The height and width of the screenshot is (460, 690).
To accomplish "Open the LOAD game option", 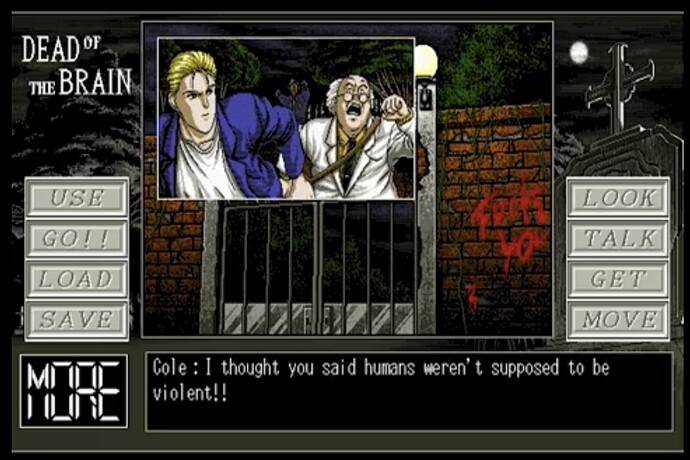I will coord(77,280).
